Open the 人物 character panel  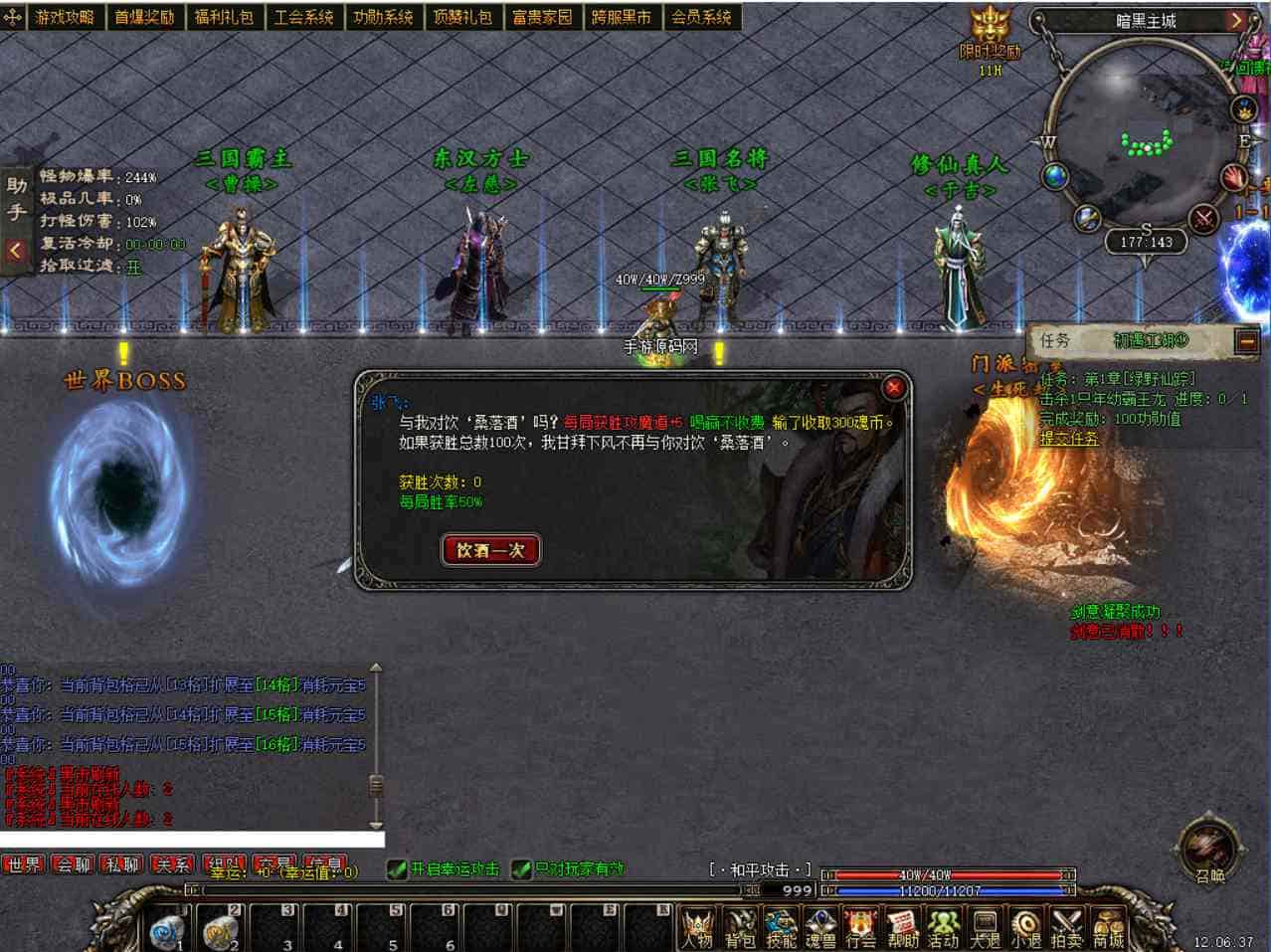(698, 927)
